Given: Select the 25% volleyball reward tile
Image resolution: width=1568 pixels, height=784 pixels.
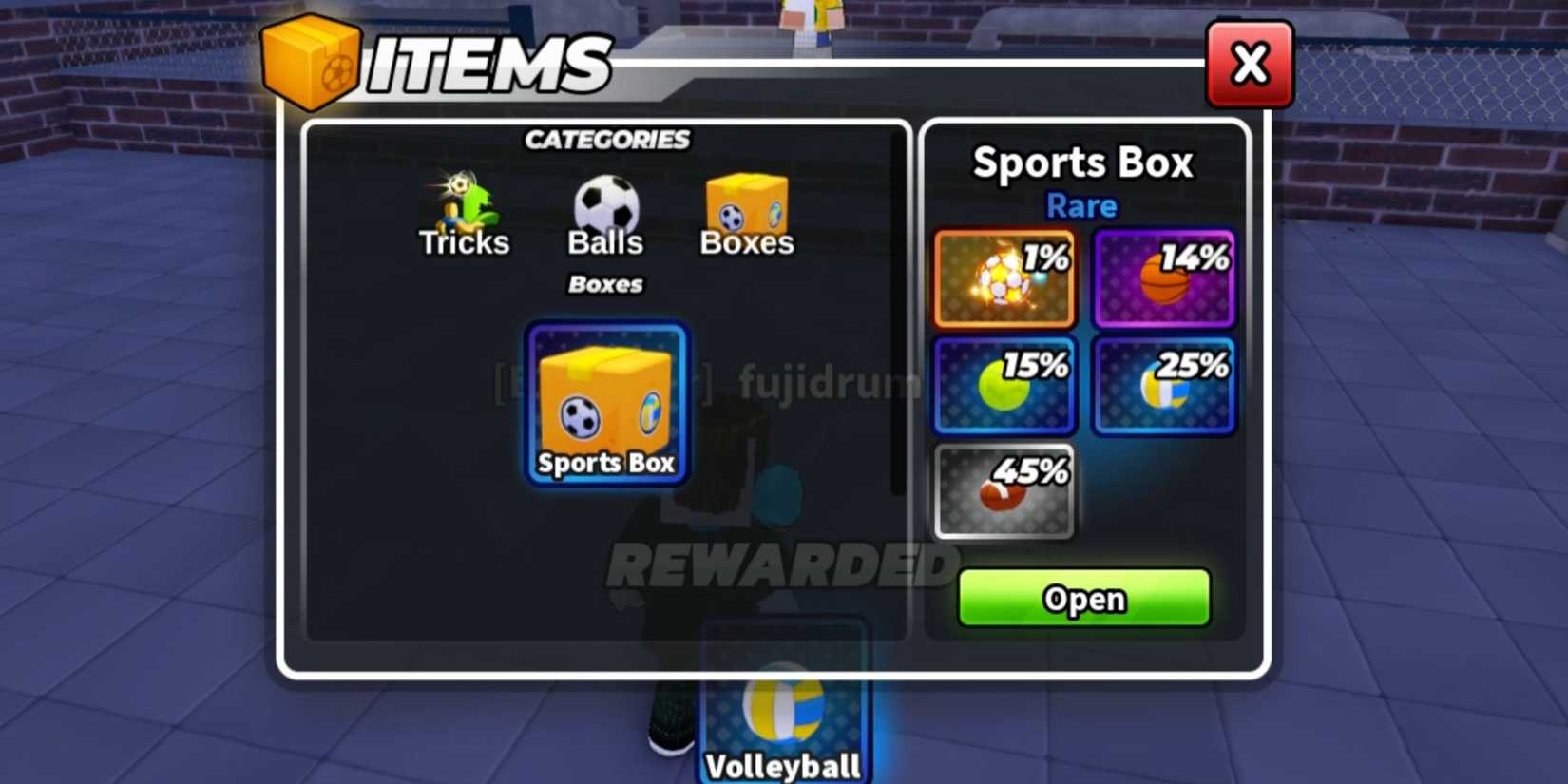Looking at the screenshot, I should (x=1163, y=385).
